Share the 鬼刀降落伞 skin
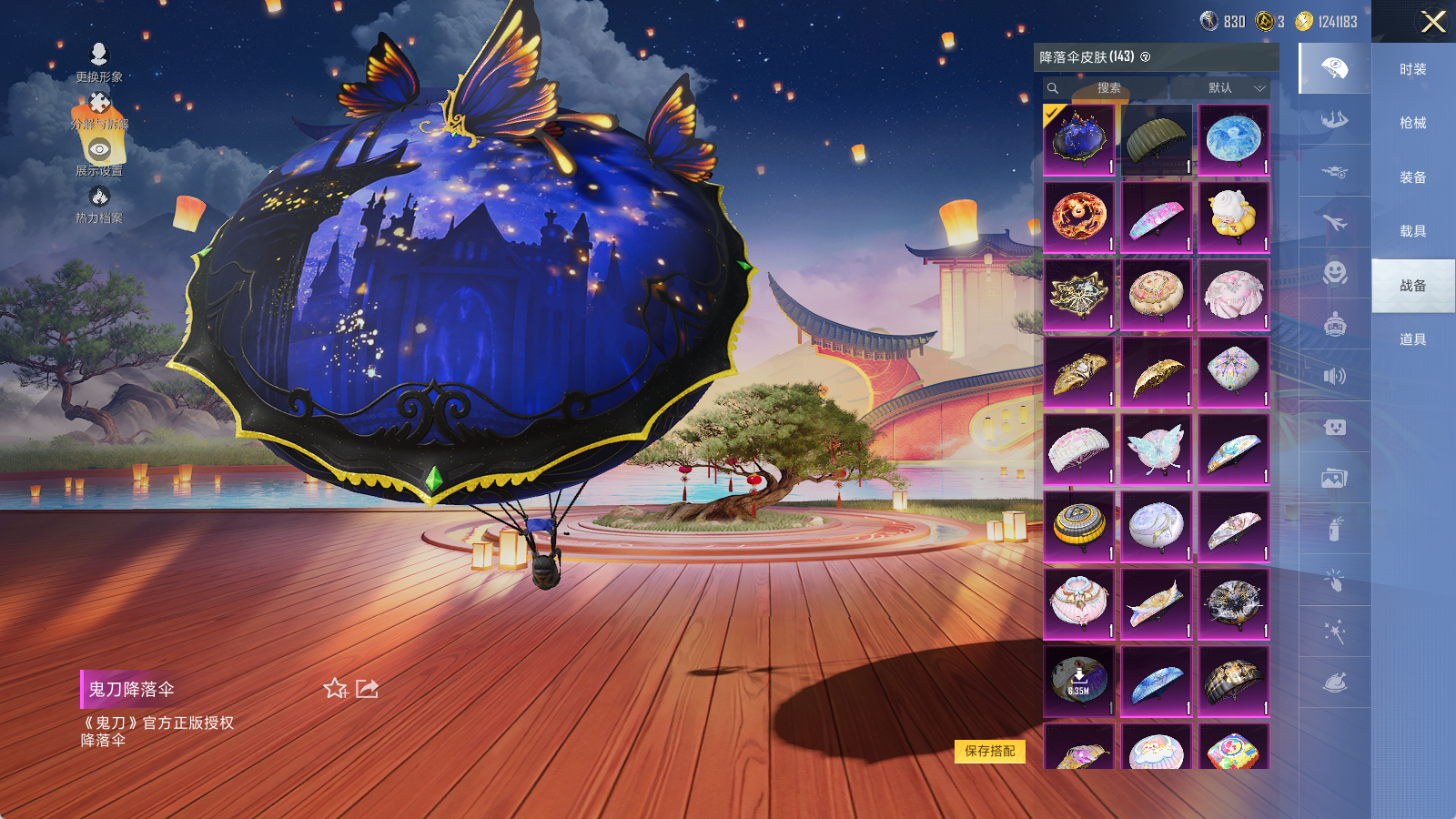Viewport: 1456px width, 819px height. 368,689
